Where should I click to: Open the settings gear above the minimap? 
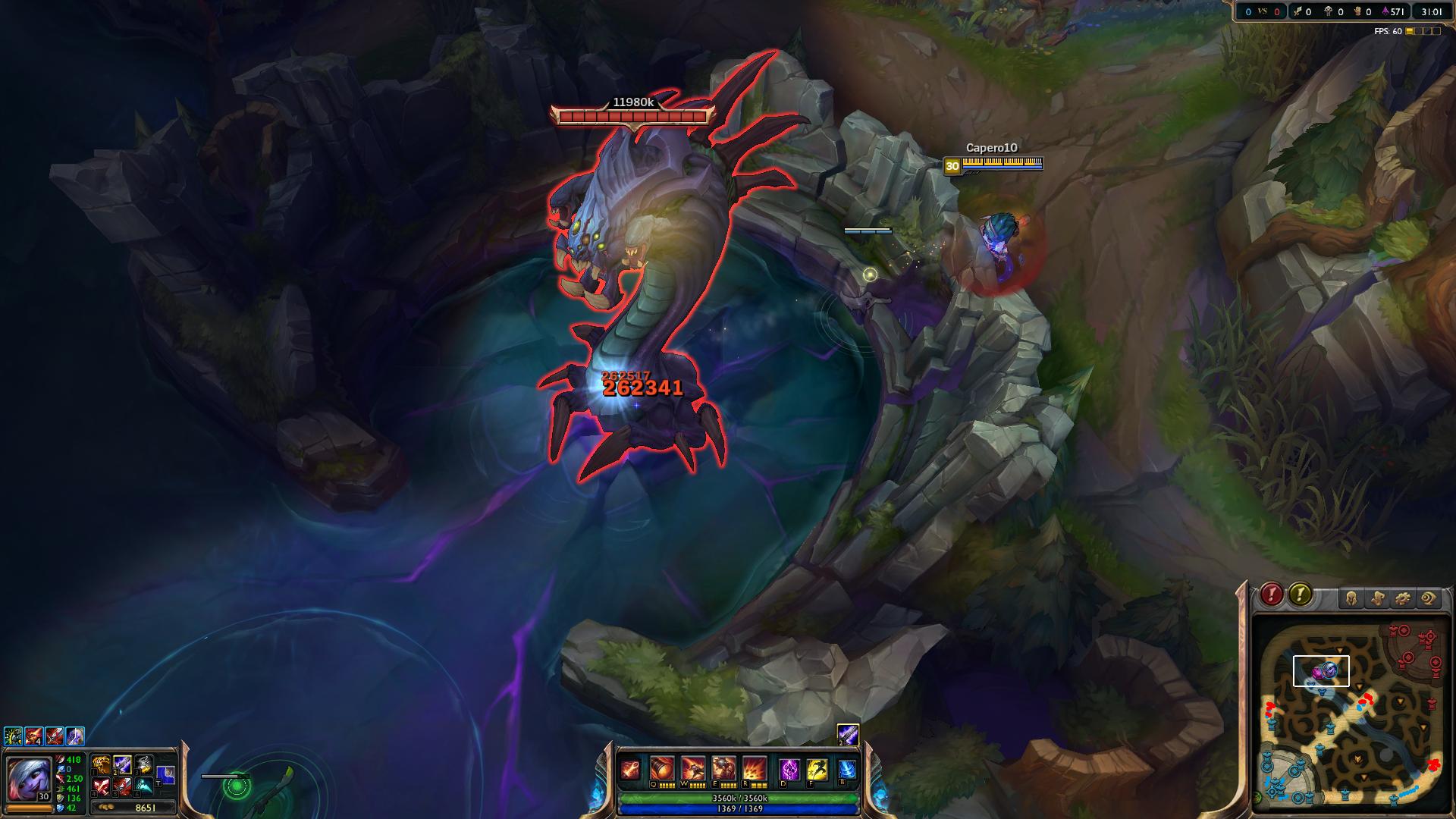[1403, 598]
